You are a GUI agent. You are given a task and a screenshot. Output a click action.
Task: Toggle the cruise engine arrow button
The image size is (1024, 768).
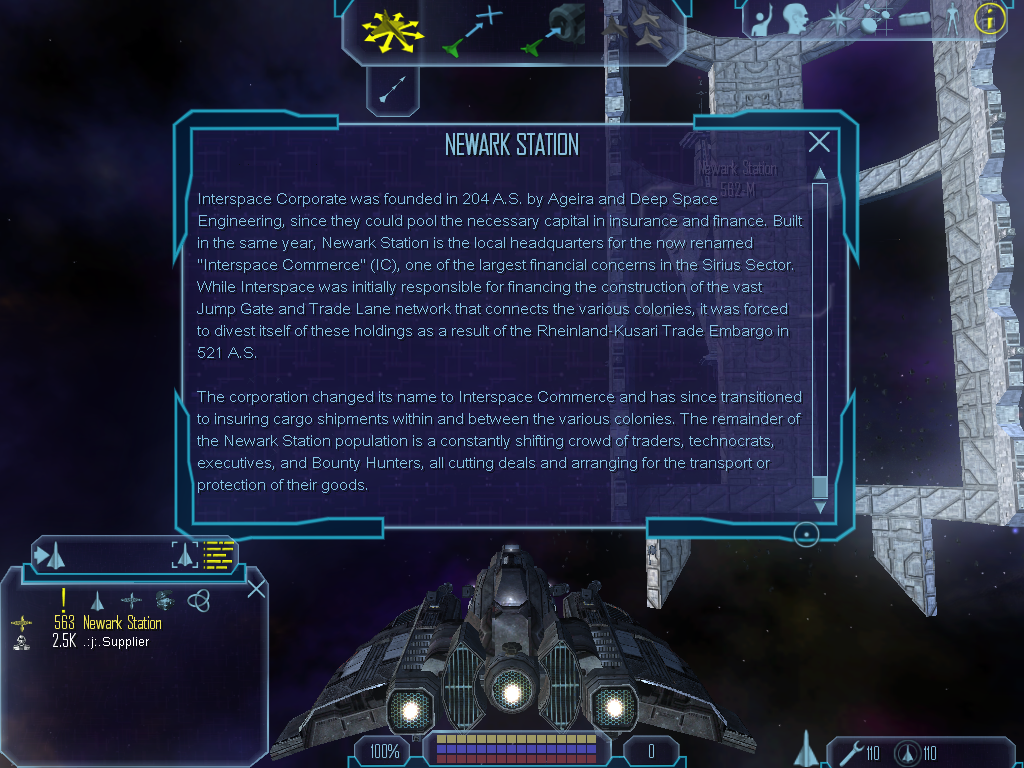pyautogui.click(x=392, y=89)
